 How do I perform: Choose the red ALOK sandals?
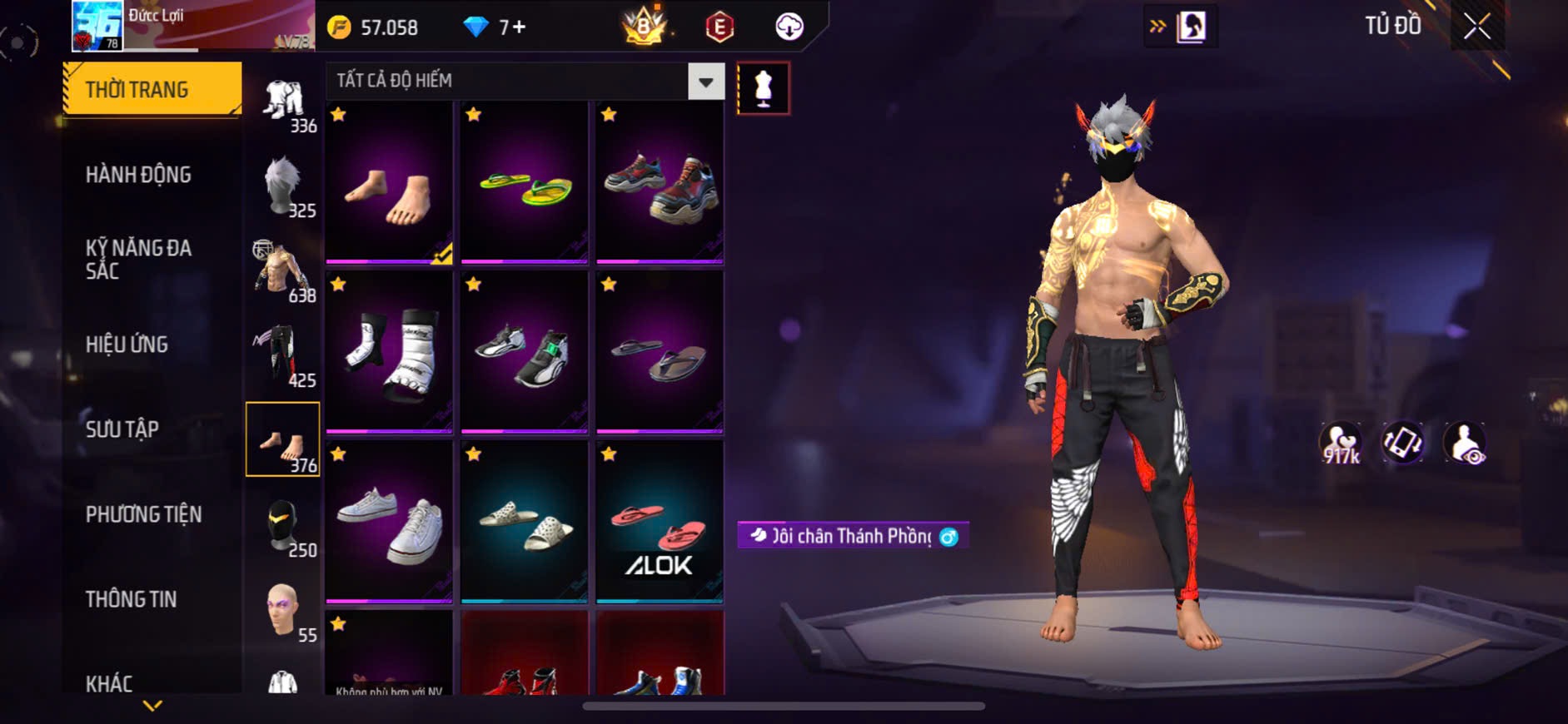(660, 523)
